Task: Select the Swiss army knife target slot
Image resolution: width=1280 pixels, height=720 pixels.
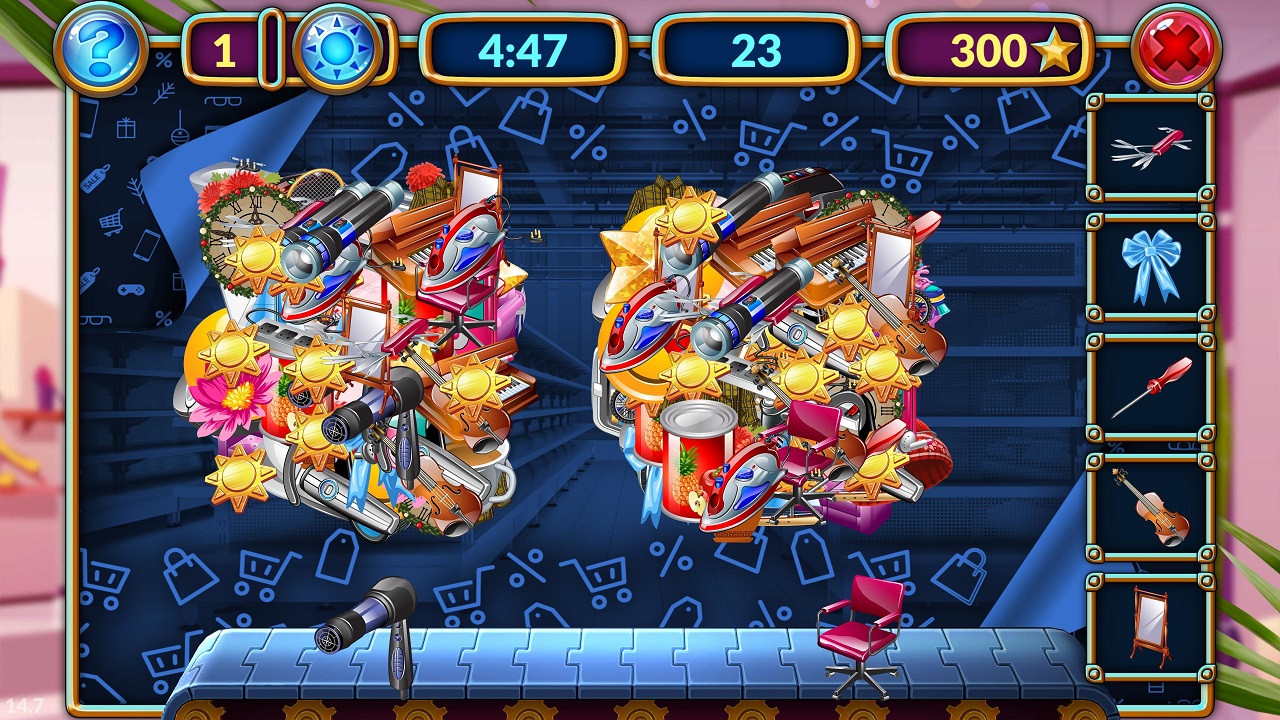Action: [1151, 148]
